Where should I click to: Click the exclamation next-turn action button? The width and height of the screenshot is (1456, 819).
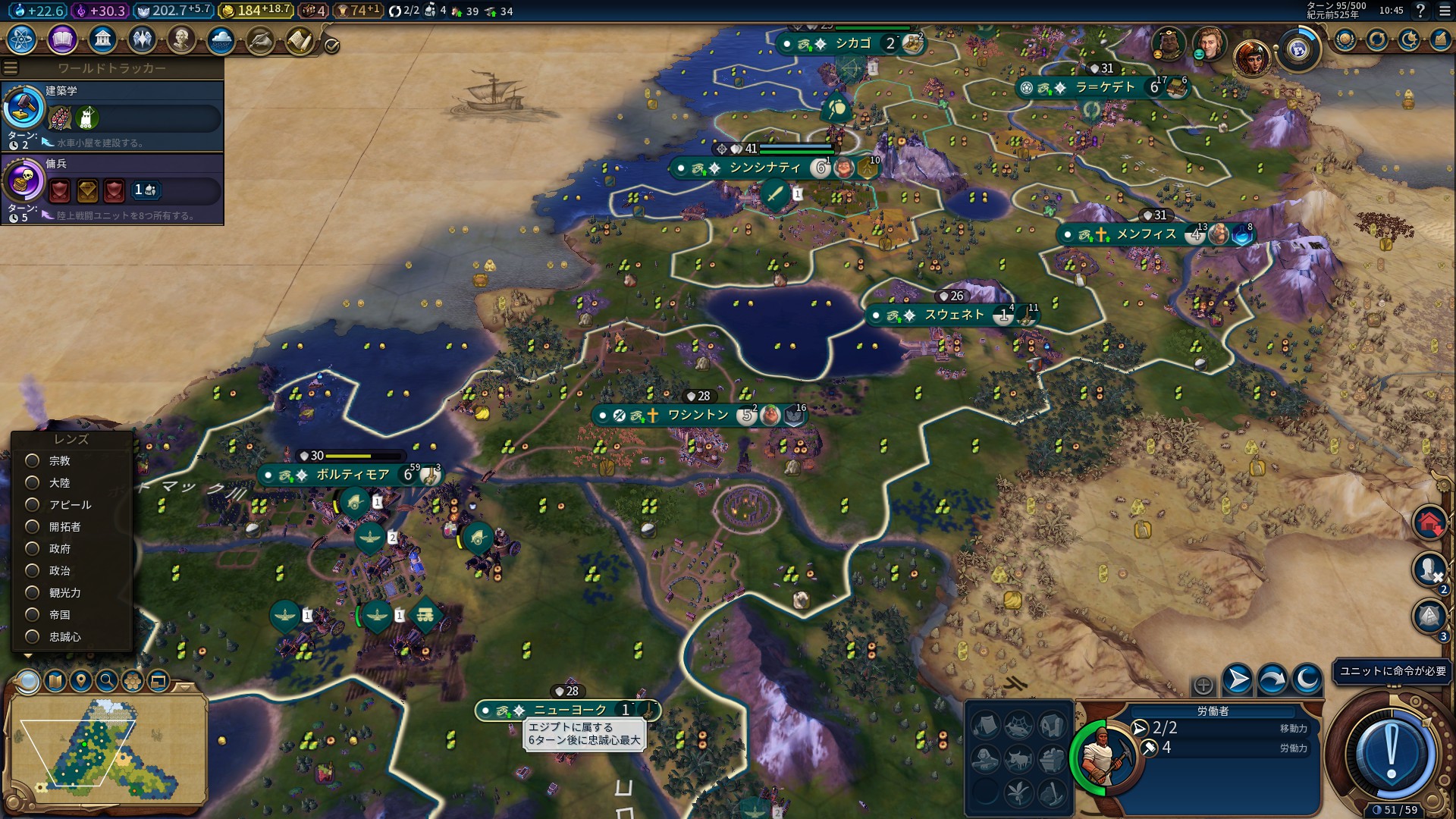[x=1392, y=753]
